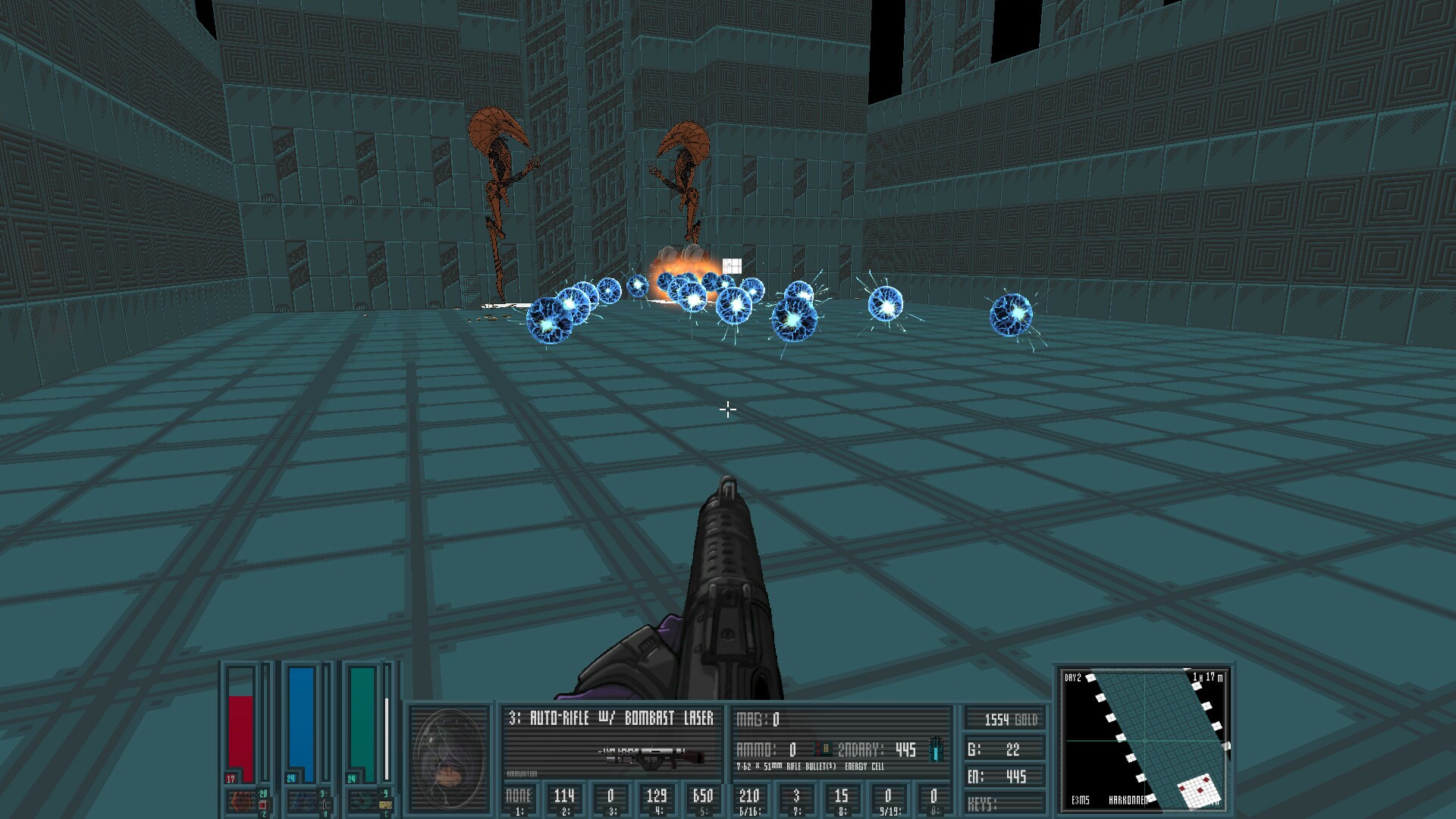Click the 1554 GOLD display
The height and width of the screenshot is (819, 1456).
click(1011, 720)
